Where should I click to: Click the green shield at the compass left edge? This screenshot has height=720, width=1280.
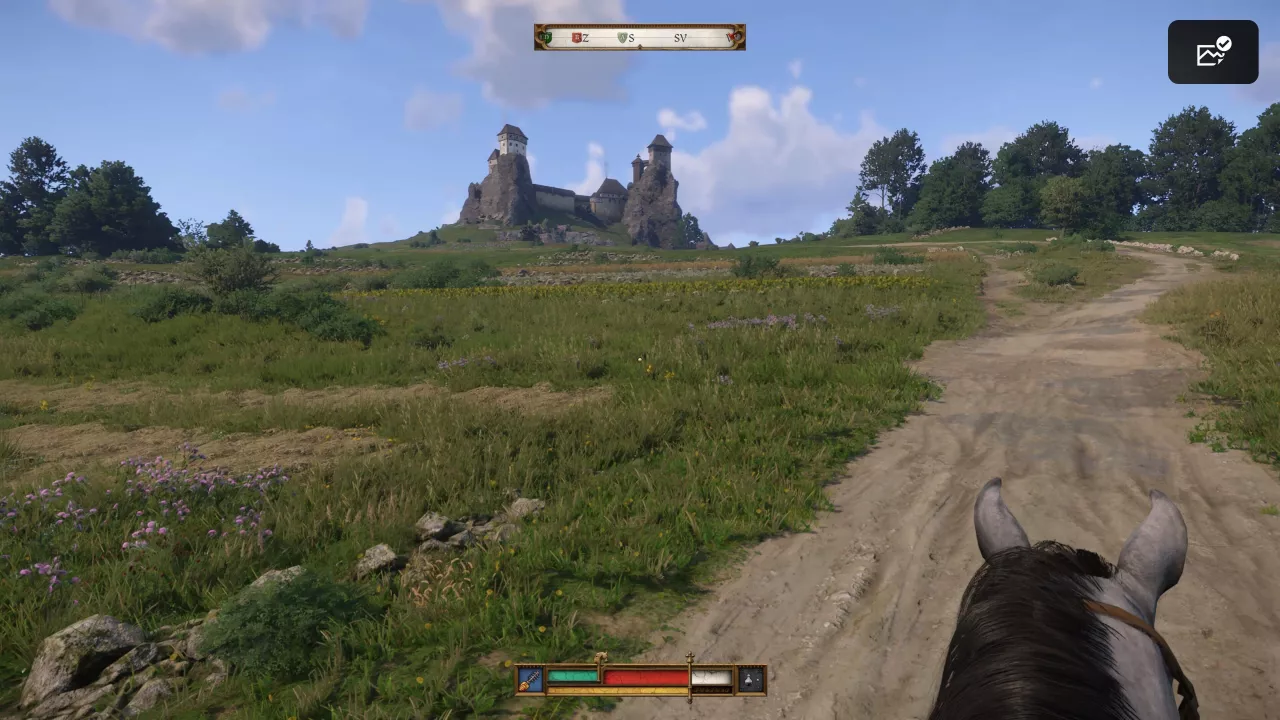[x=545, y=36]
